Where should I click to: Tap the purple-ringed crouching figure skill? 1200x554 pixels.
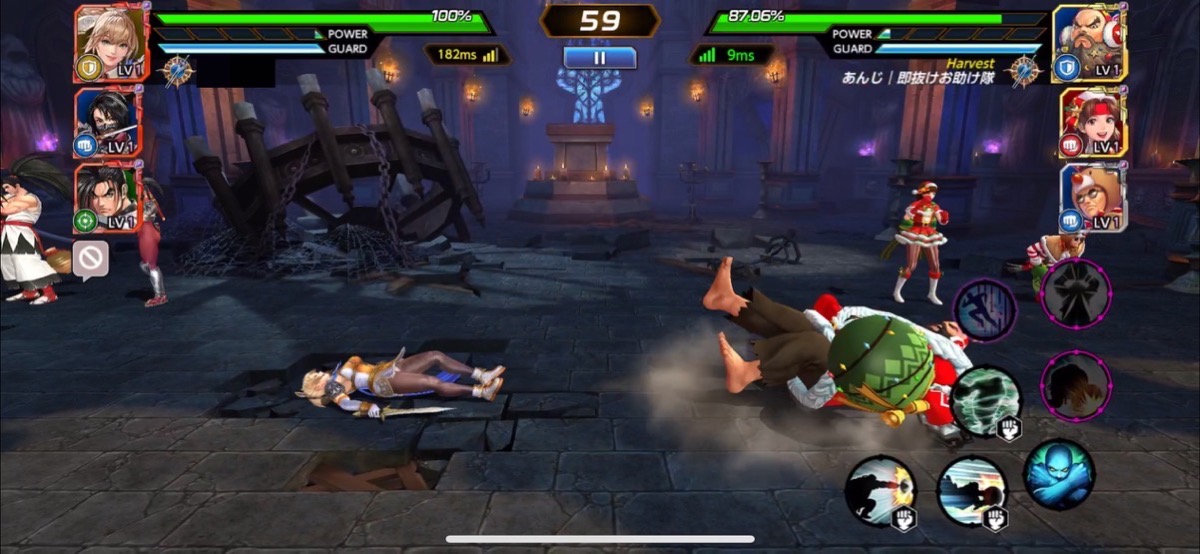1076,386
